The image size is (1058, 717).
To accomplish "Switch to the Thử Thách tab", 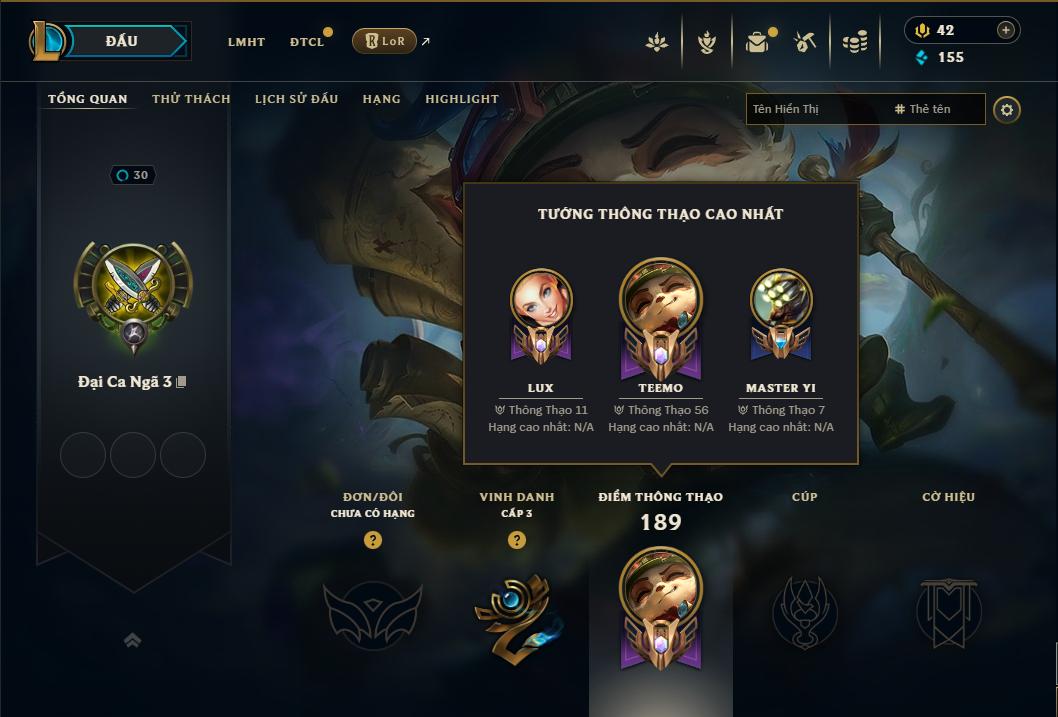I will pos(191,99).
